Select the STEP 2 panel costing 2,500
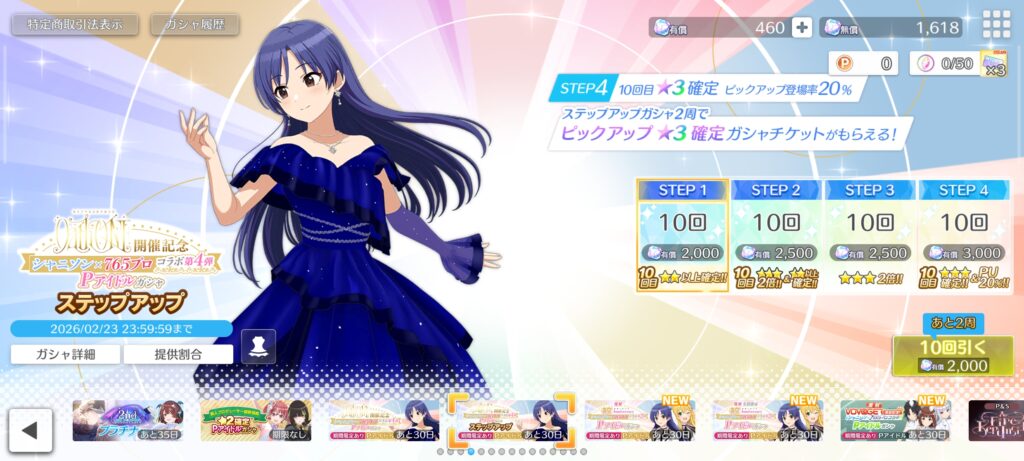Image resolution: width=1024 pixels, height=461 pixels. 776,235
